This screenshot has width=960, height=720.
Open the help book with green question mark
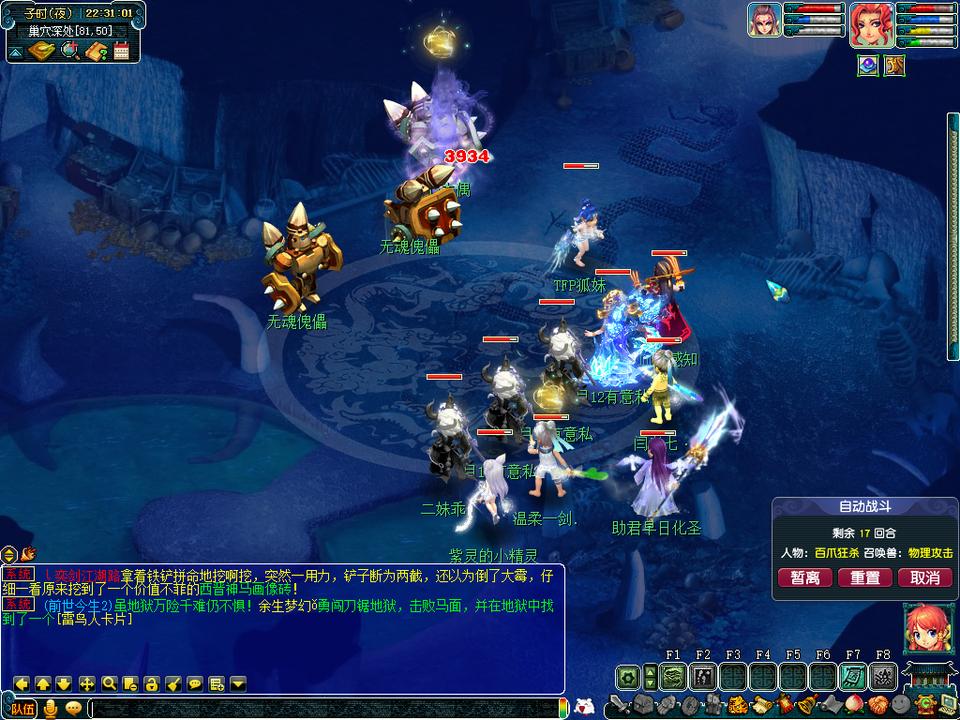pos(97,51)
